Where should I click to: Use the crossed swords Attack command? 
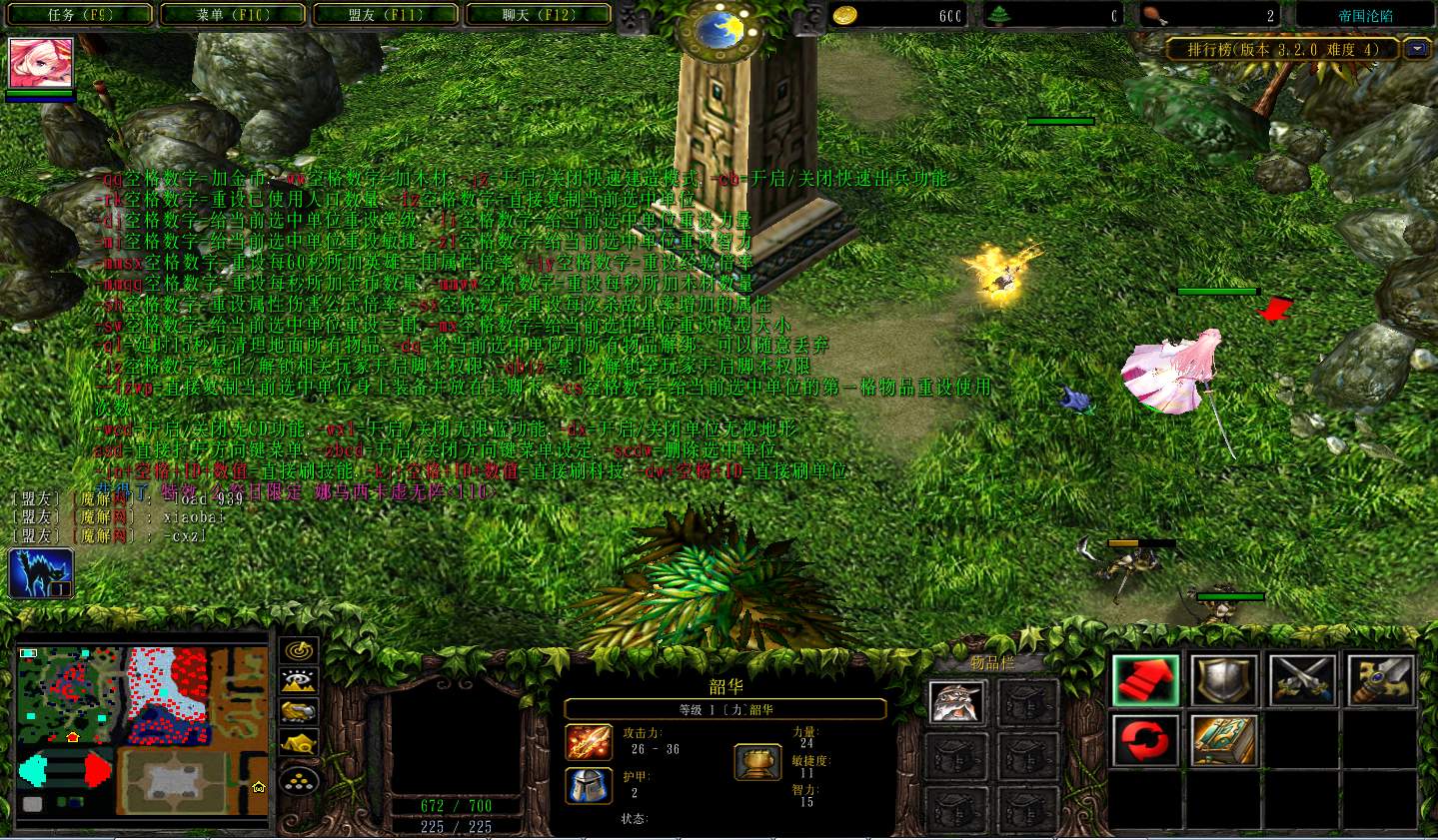1302,680
